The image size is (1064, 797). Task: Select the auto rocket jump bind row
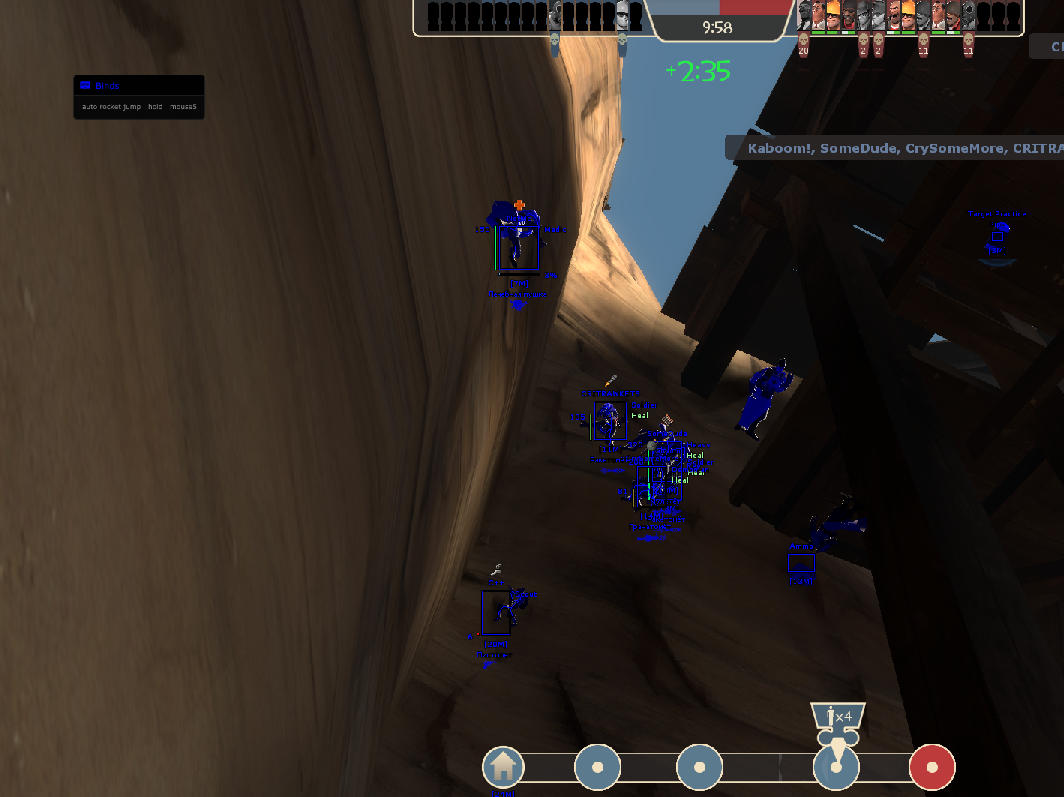(138, 106)
